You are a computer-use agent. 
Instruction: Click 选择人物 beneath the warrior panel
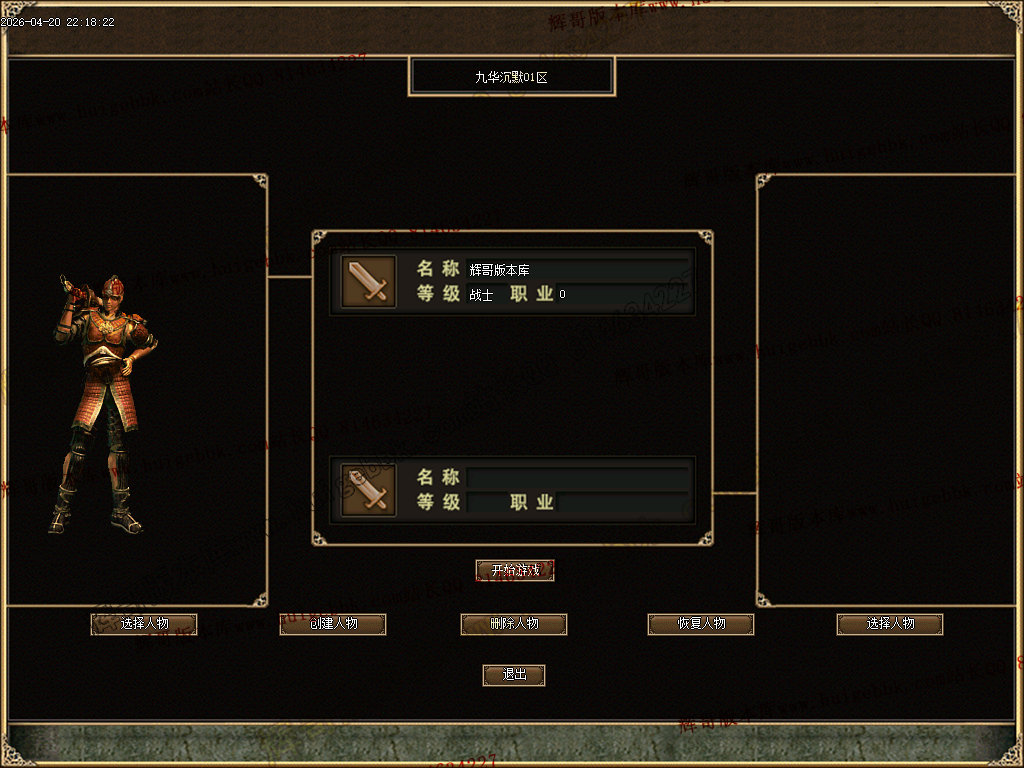pos(144,624)
